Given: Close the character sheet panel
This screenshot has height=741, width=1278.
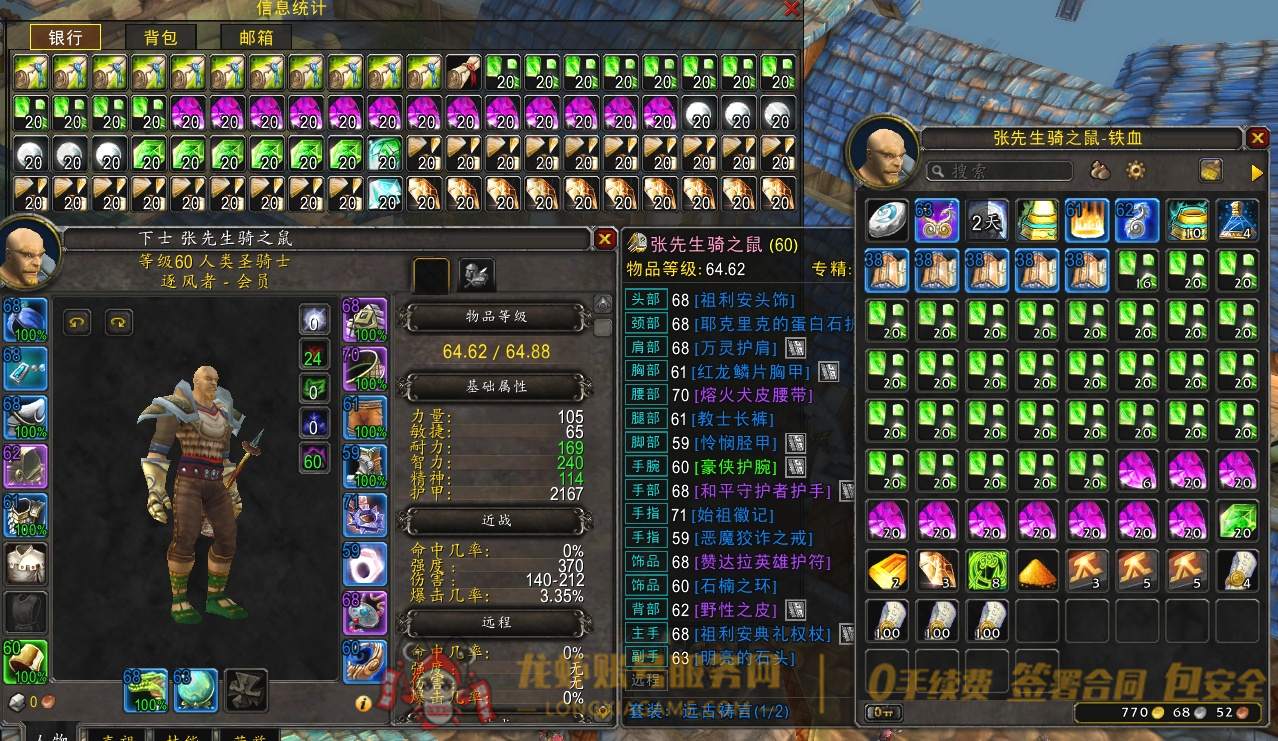Looking at the screenshot, I should 605,239.
